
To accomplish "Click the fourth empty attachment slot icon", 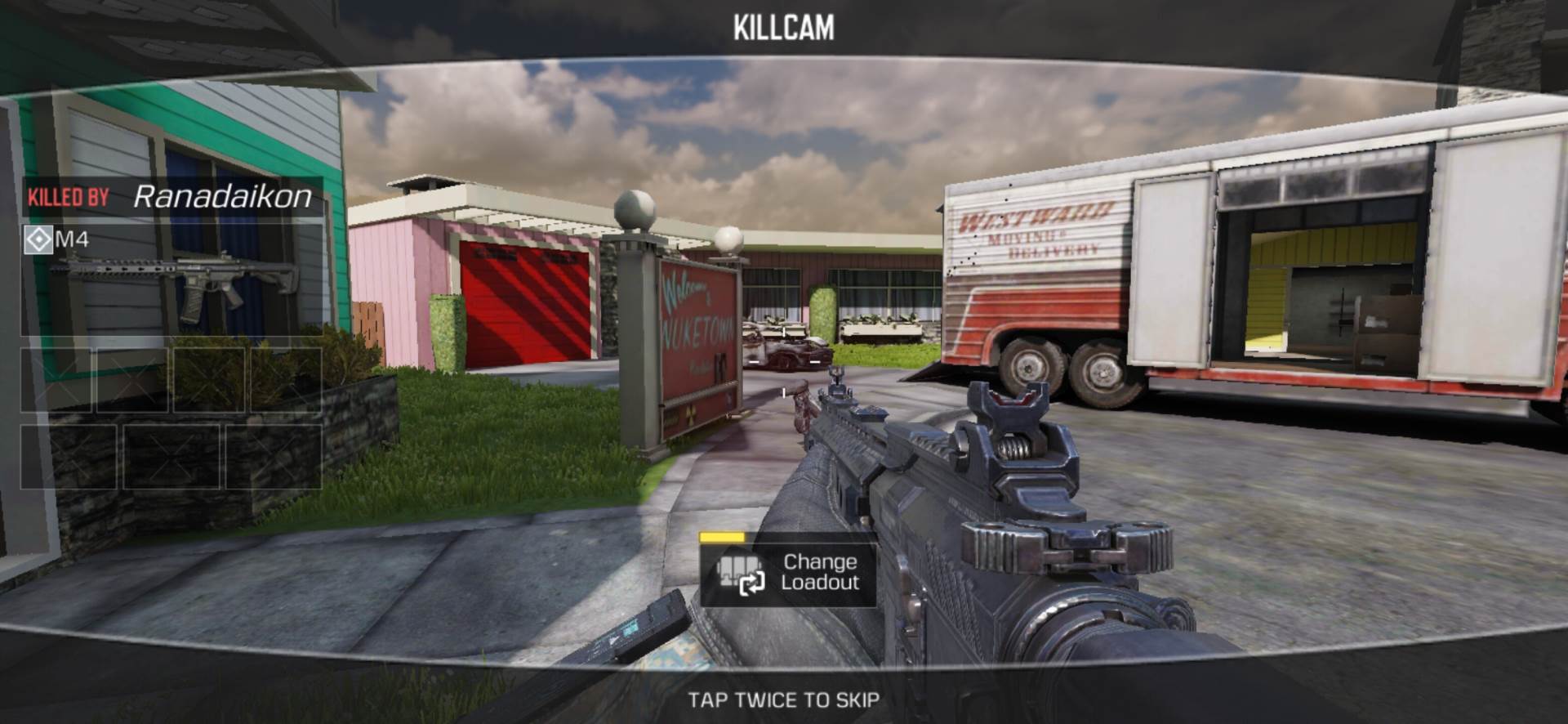I will [286, 378].
